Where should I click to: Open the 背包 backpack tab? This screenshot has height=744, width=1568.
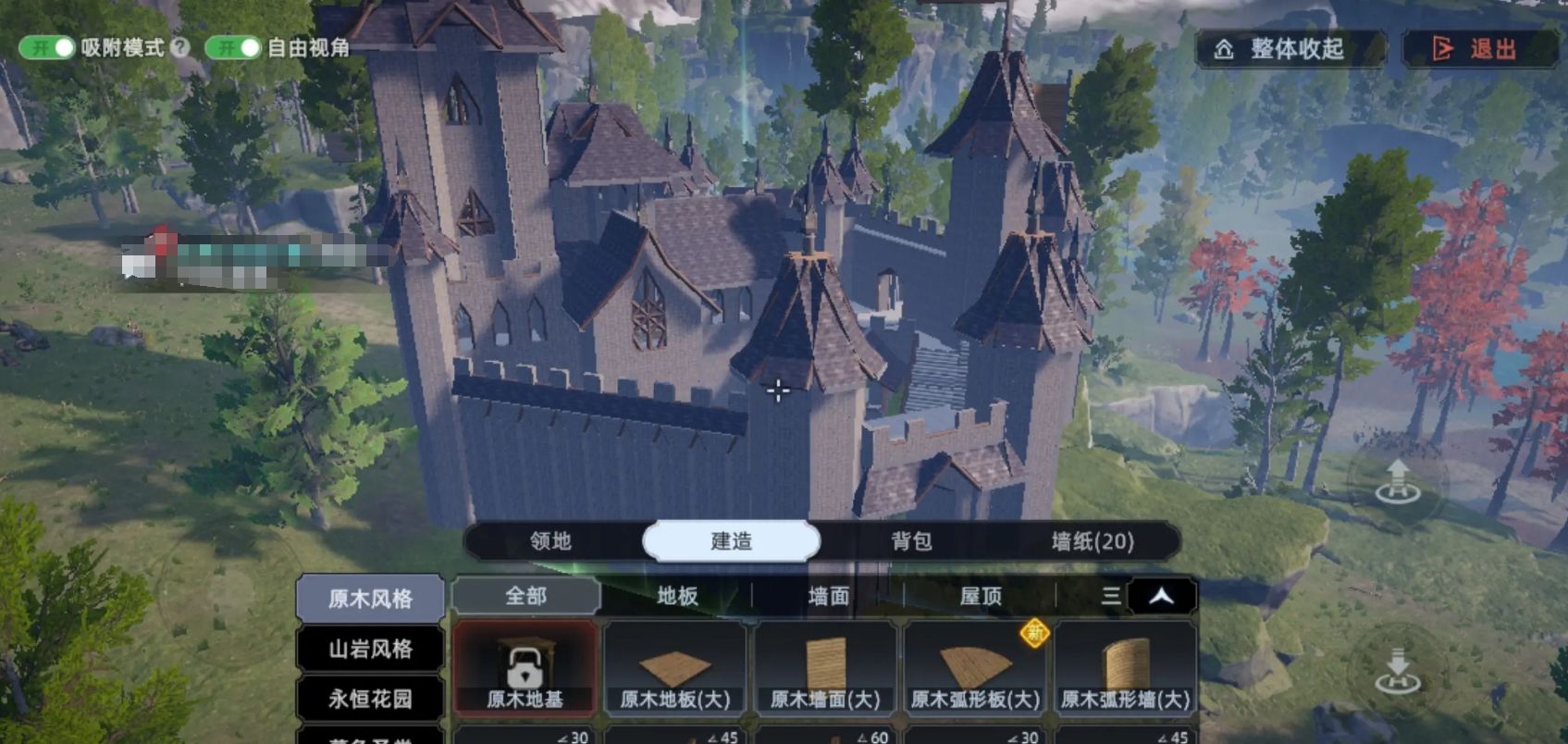coord(911,541)
